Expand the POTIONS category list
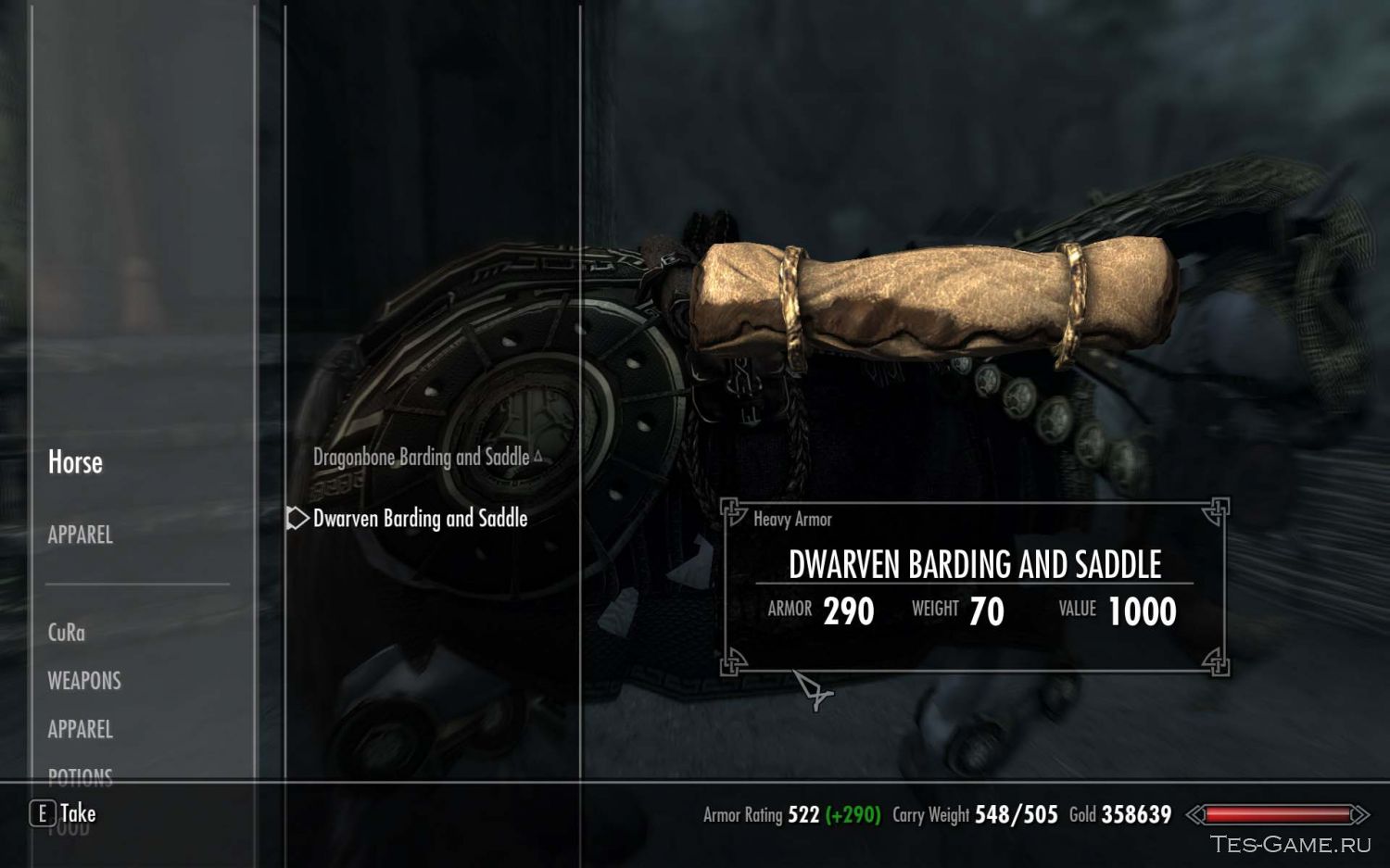Viewport: 1390px width, 868px height. (x=80, y=777)
